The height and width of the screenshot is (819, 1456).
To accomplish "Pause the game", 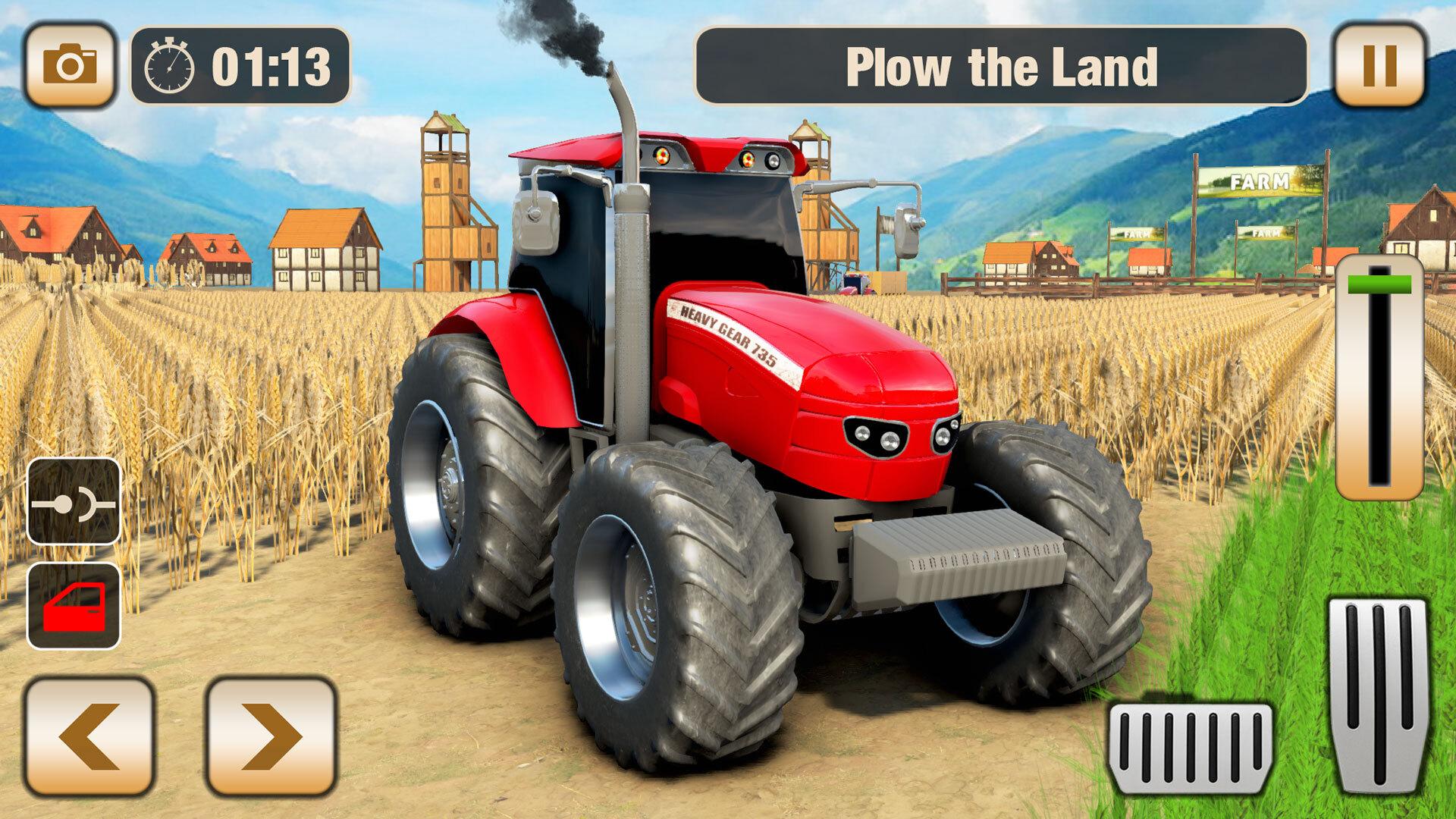I will click(x=1379, y=65).
